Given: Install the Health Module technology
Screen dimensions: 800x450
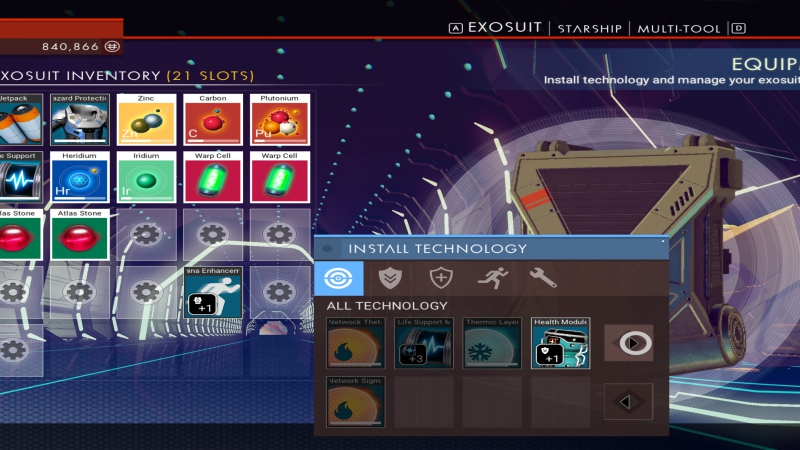Looking at the screenshot, I should pyautogui.click(x=560, y=343).
